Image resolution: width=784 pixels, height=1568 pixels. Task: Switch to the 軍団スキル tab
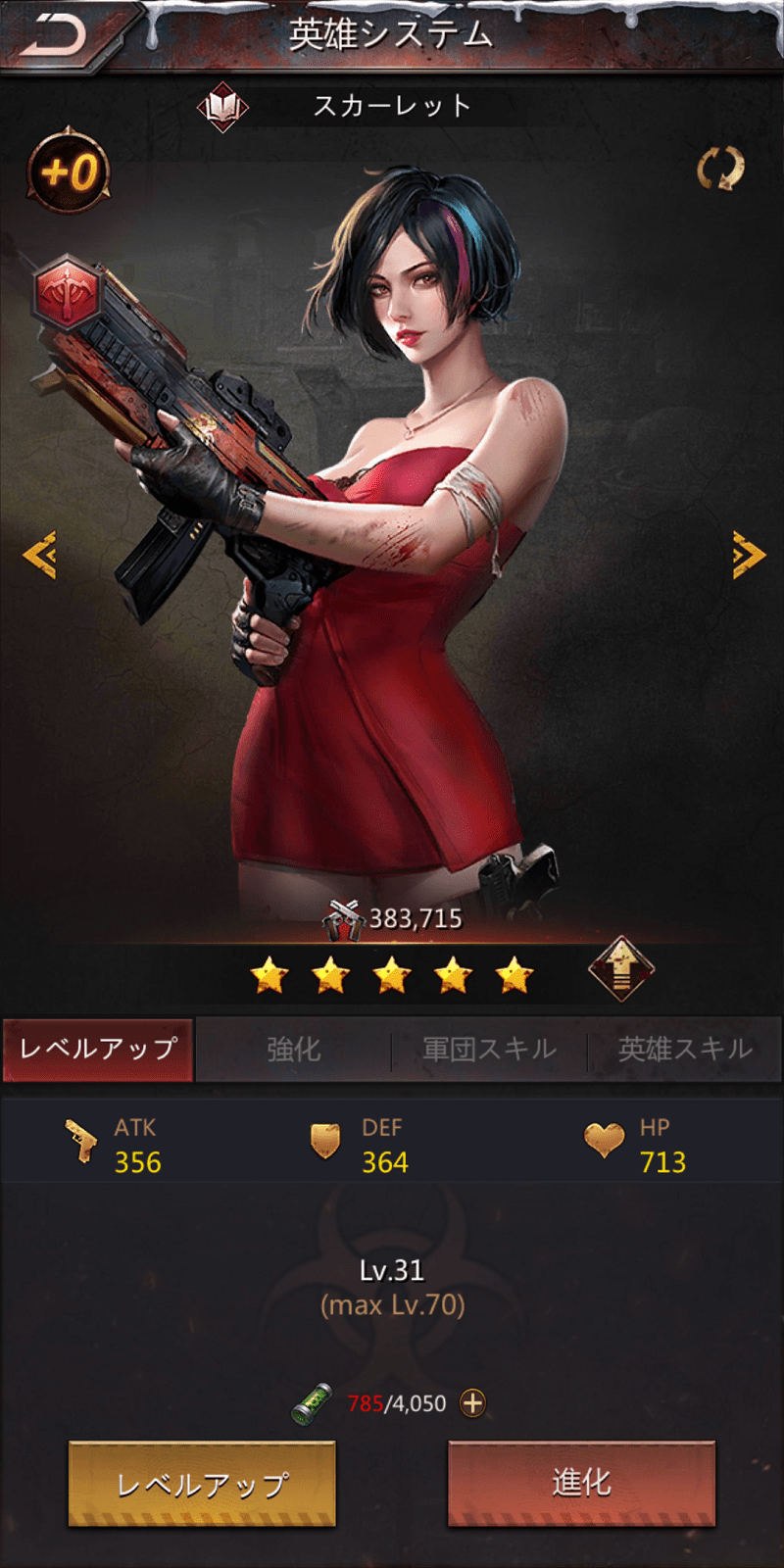coord(489,1050)
